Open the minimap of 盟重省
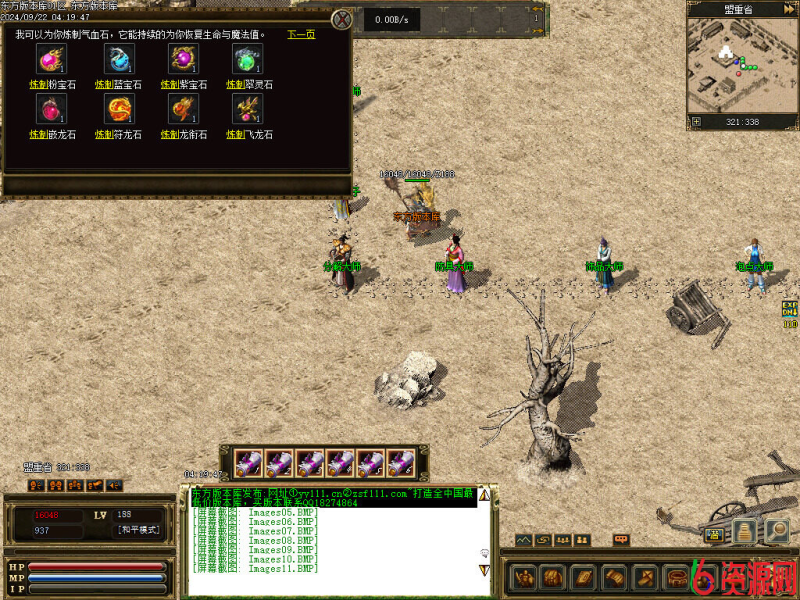Image resolution: width=800 pixels, height=600 pixels. (x=741, y=66)
